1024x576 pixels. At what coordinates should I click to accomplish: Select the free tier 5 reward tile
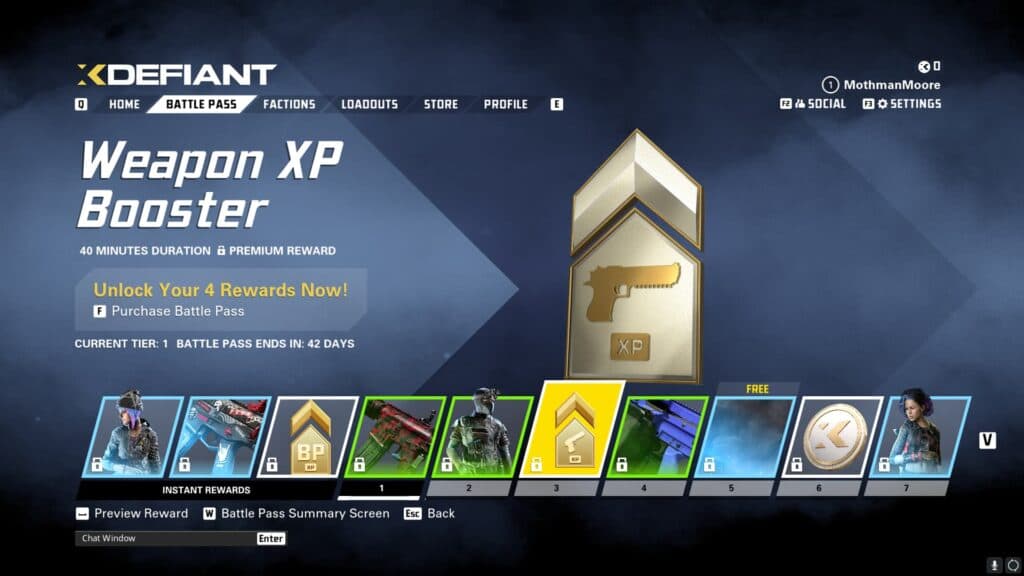point(747,436)
